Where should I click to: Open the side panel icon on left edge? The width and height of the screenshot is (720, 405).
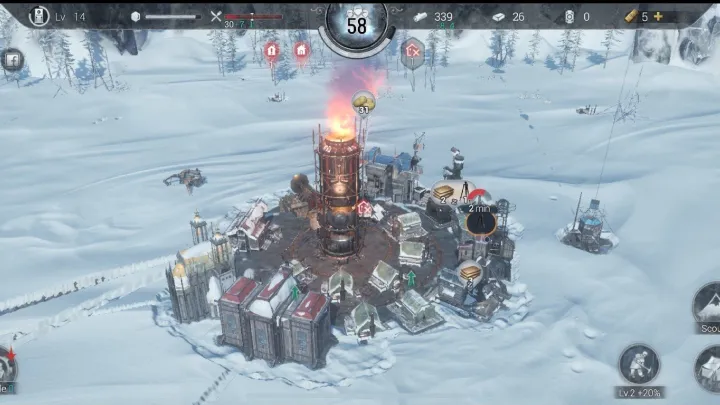tap(11, 59)
